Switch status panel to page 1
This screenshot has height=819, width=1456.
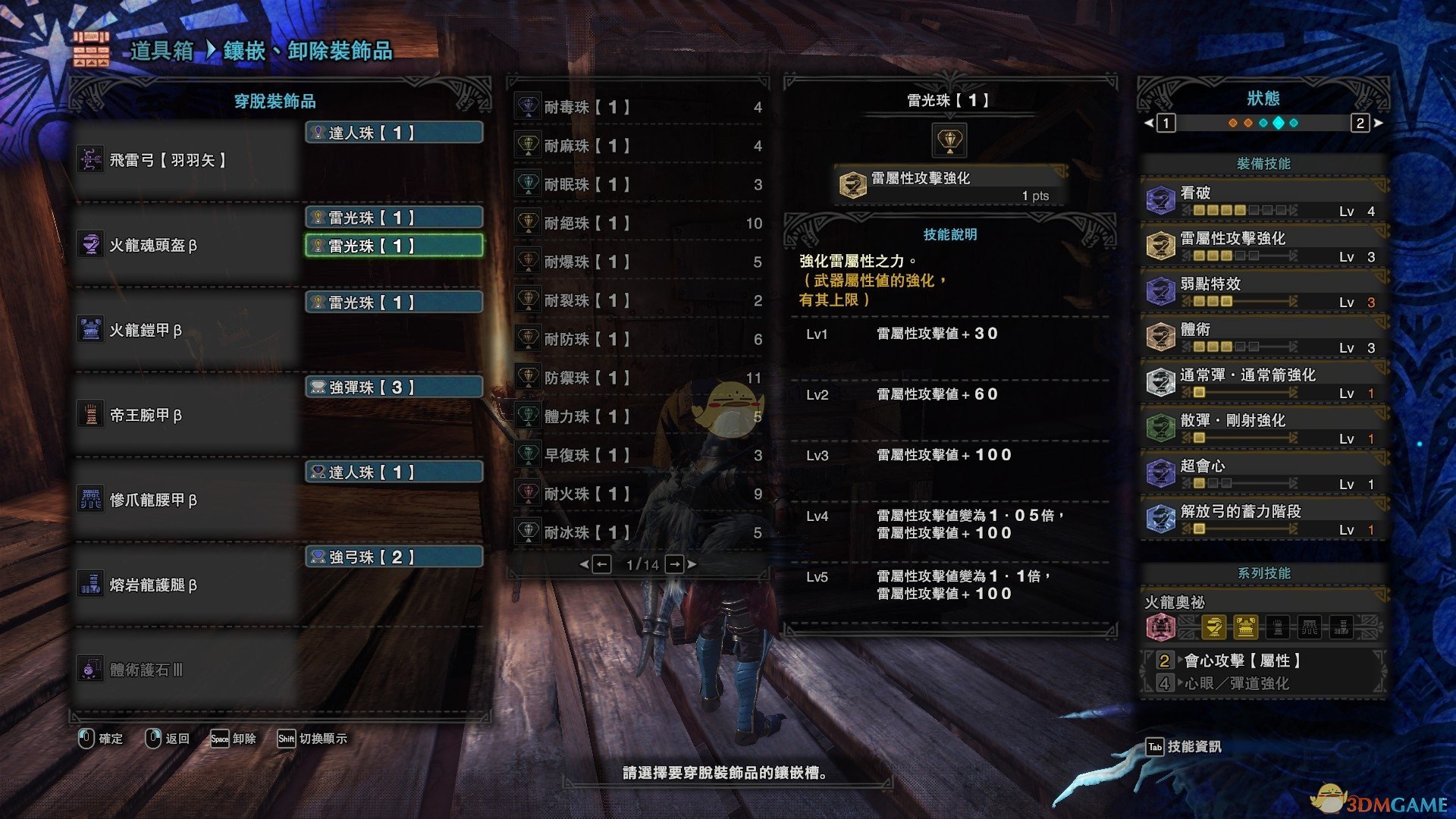pos(1166,123)
